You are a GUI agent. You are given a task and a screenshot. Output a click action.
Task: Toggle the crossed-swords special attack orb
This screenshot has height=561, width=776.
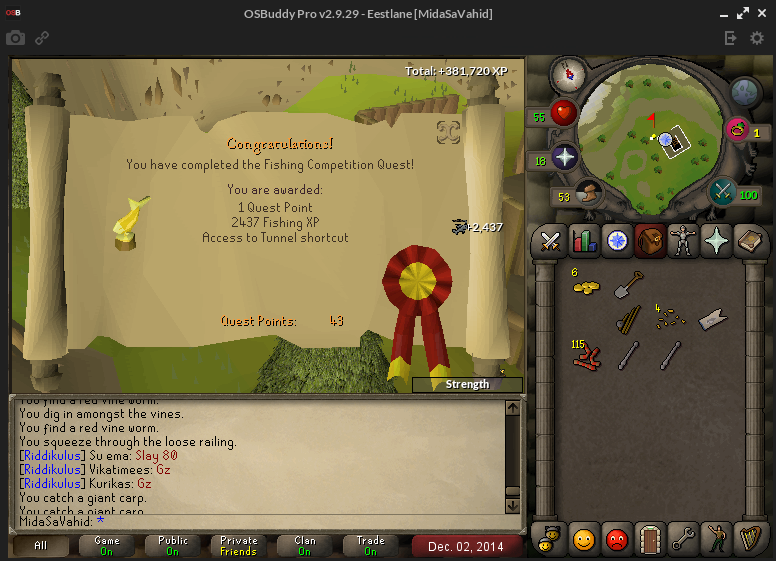(x=722, y=191)
